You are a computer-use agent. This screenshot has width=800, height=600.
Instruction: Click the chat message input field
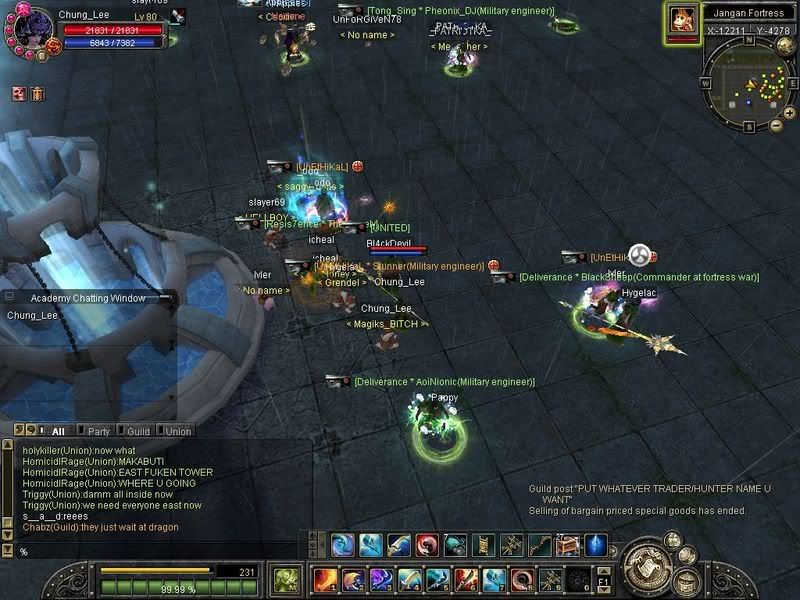150,551
